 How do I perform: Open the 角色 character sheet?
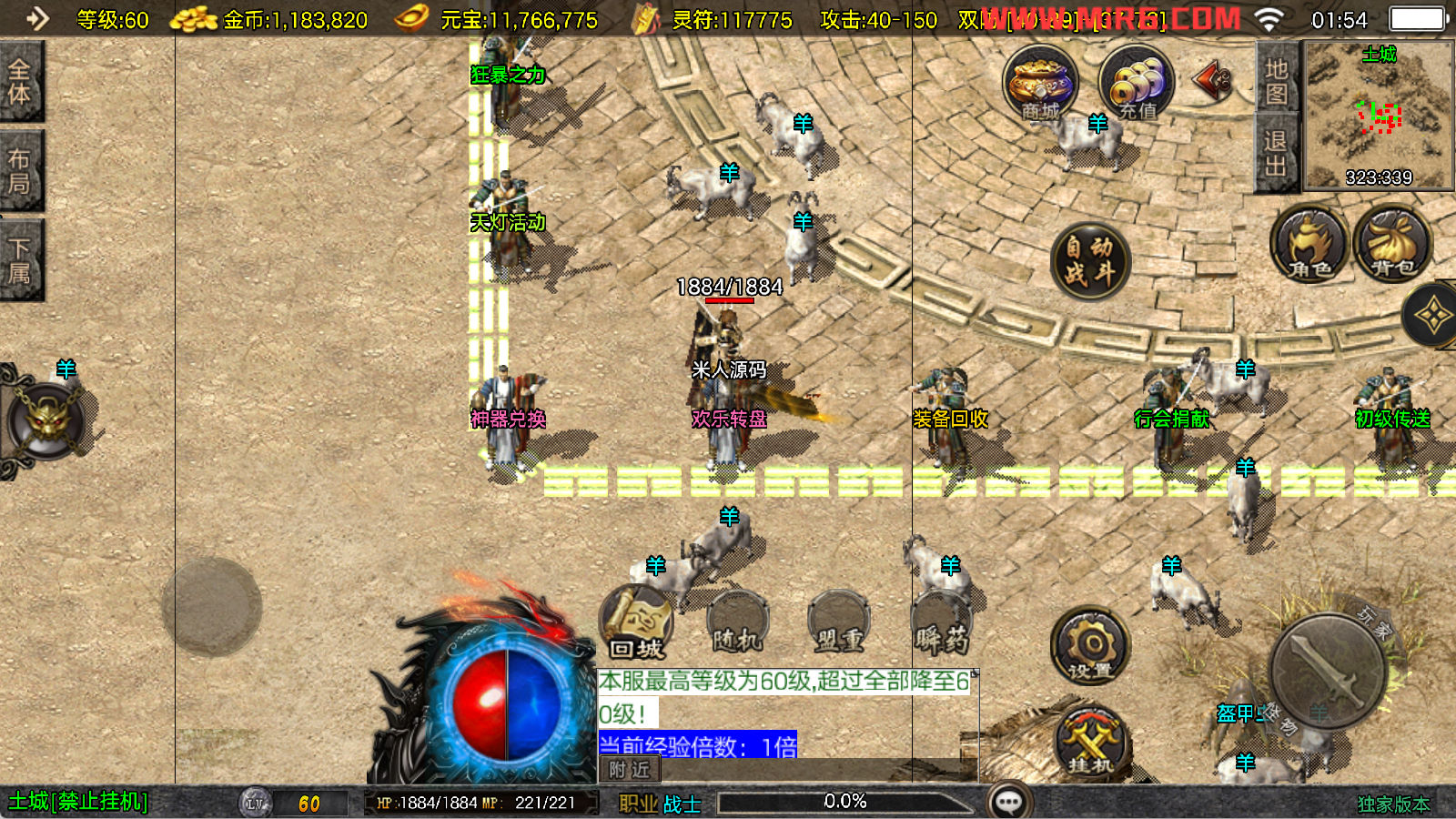click(1309, 246)
